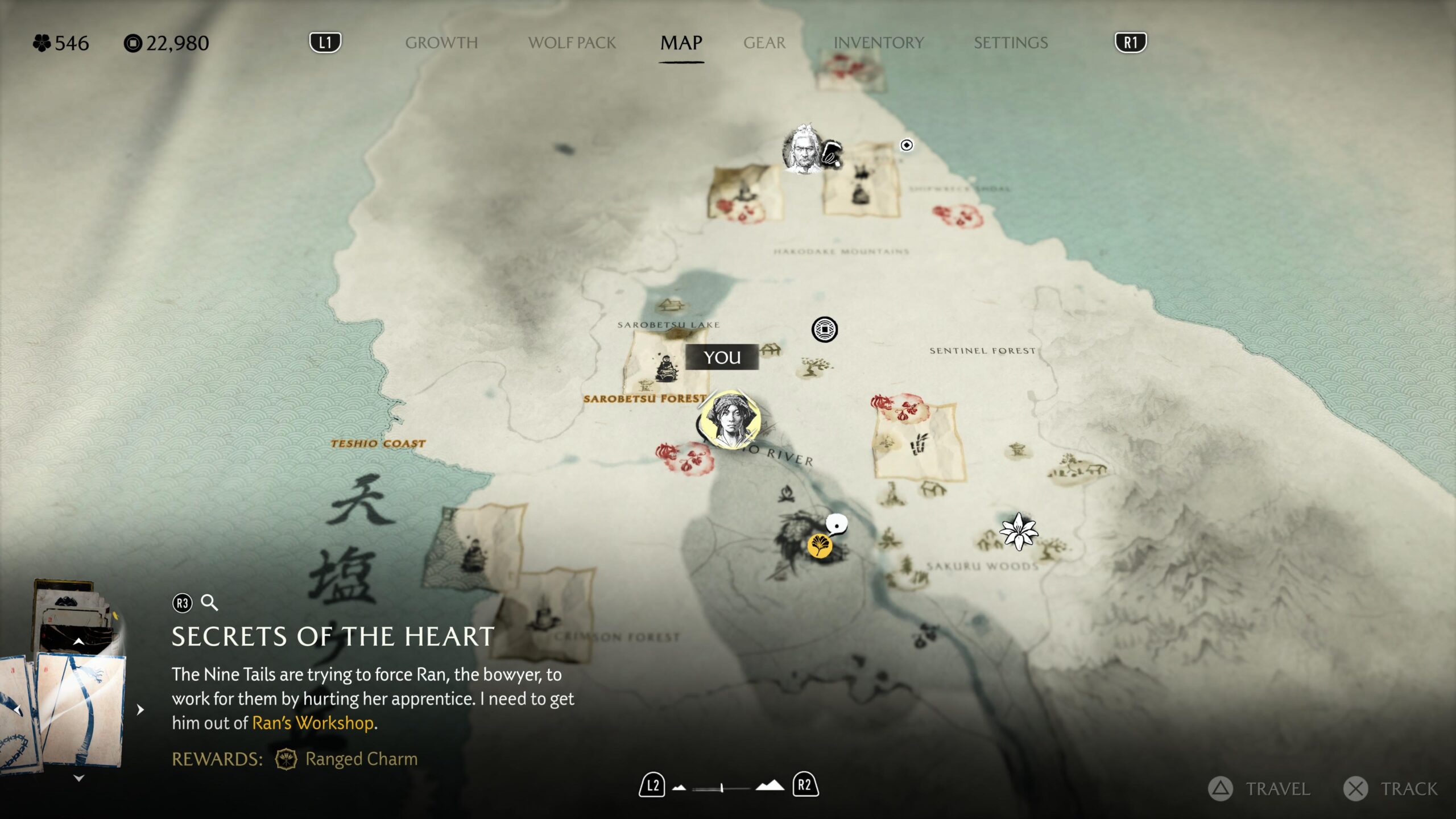This screenshot has width=1456, height=819.
Task: Switch to the Growth tab
Action: [x=441, y=43]
